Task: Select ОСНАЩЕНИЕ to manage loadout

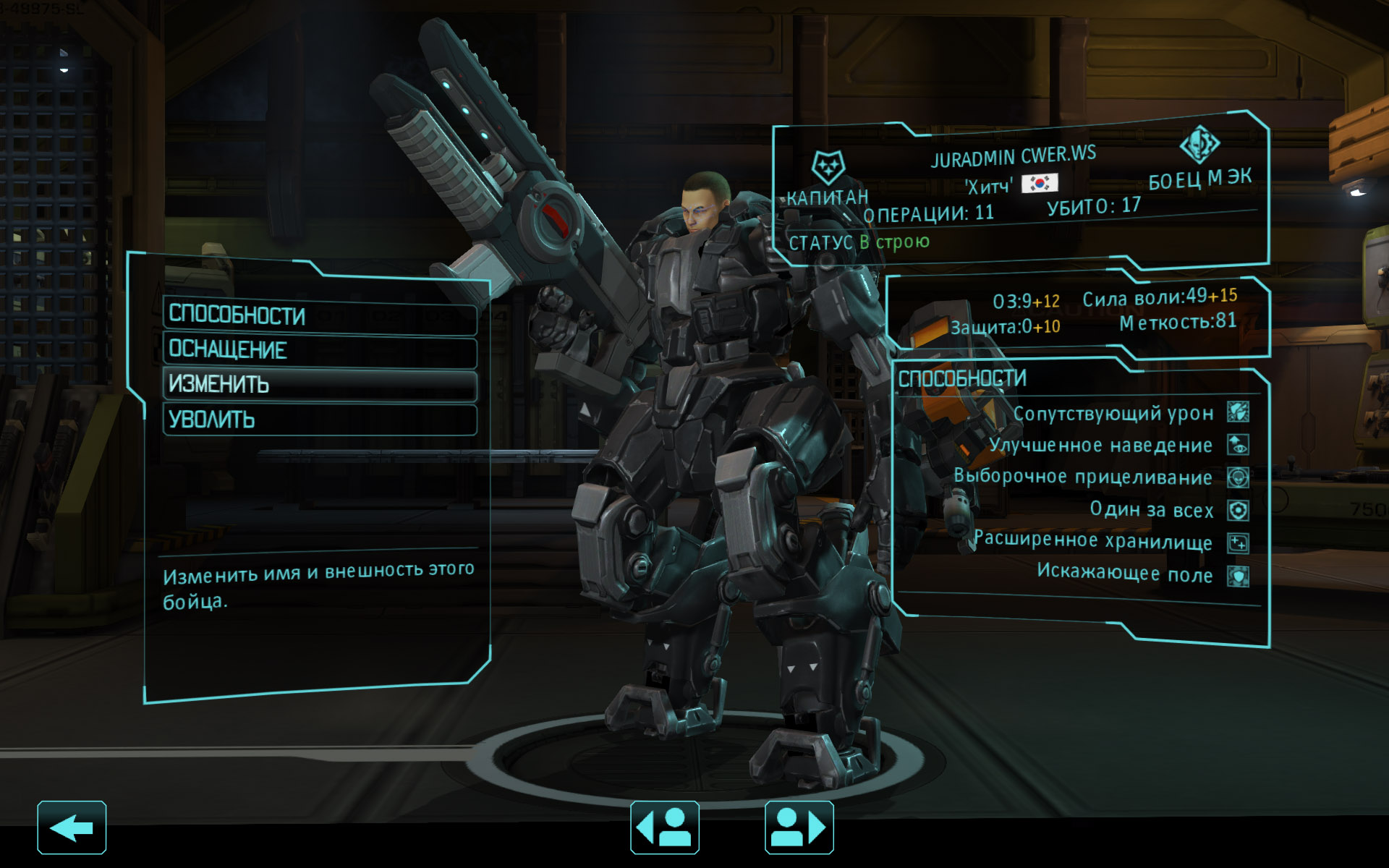Action: (x=319, y=351)
